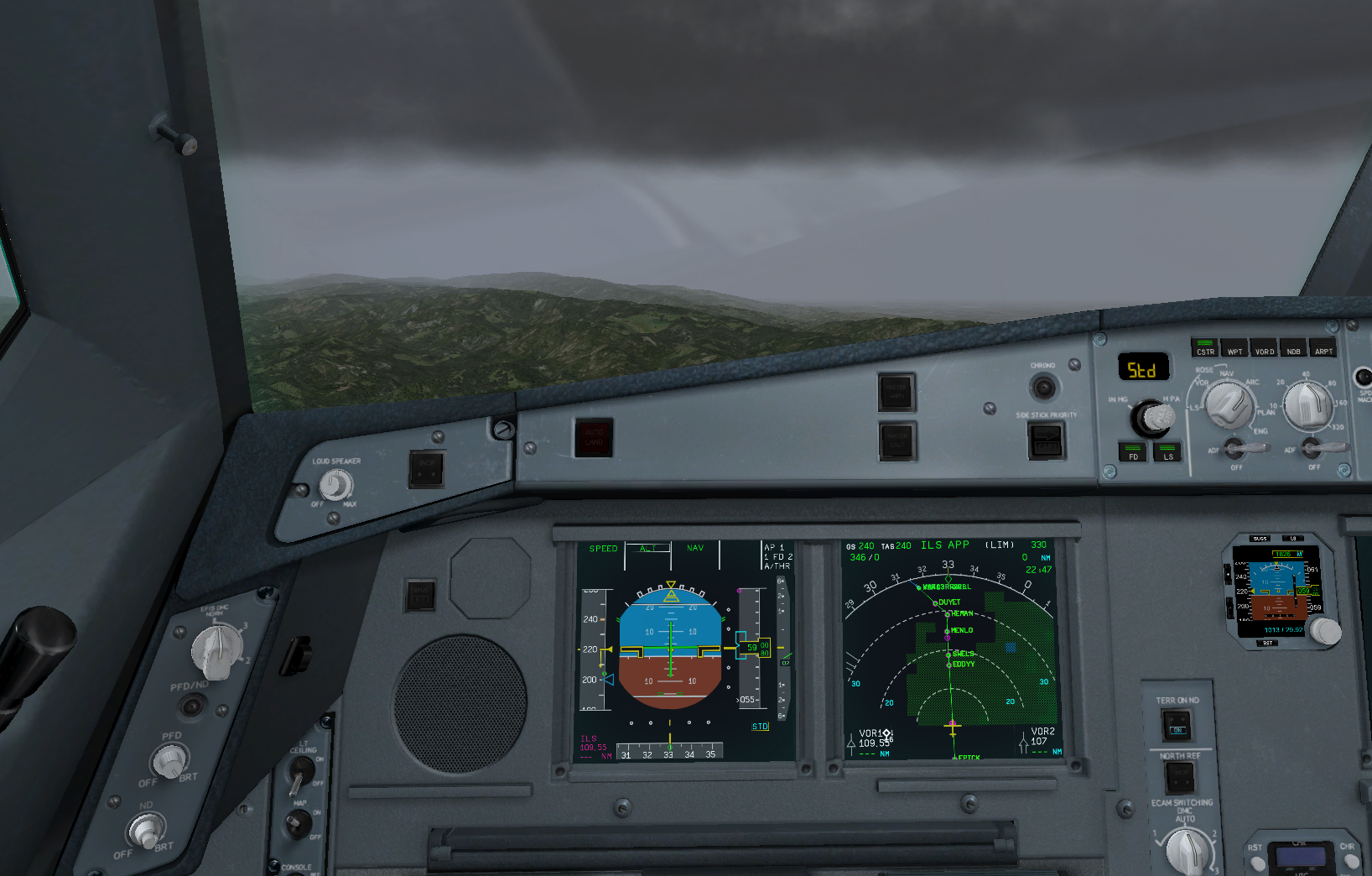Toggle the TERR ON ND button

pyautogui.click(x=1177, y=724)
